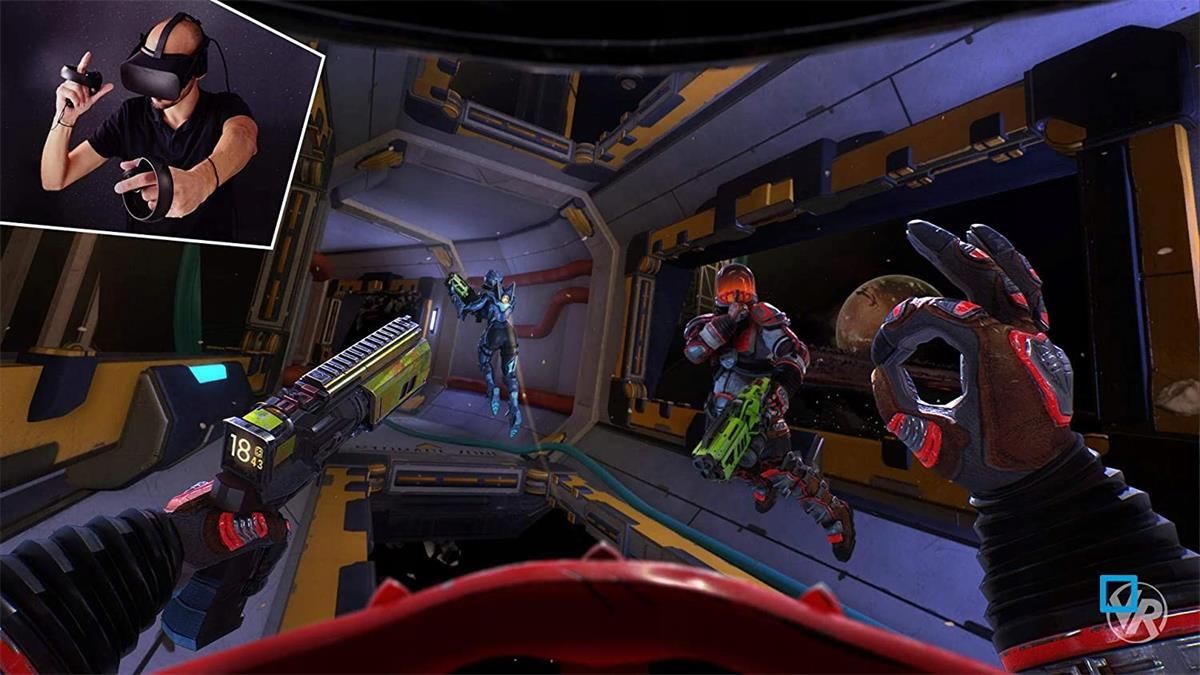Image resolution: width=1200 pixels, height=675 pixels.
Task: Click the VR logo watermark
Action: [1132, 606]
